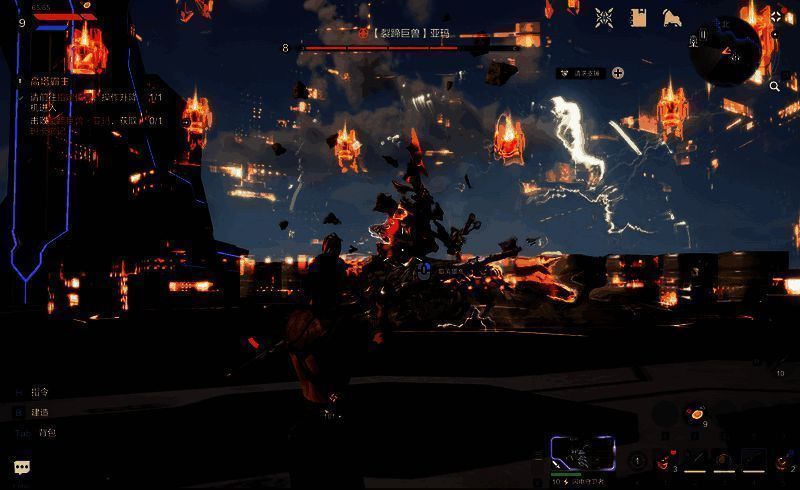Open the mount beast icon
800x490 pixels.
coord(672,17)
